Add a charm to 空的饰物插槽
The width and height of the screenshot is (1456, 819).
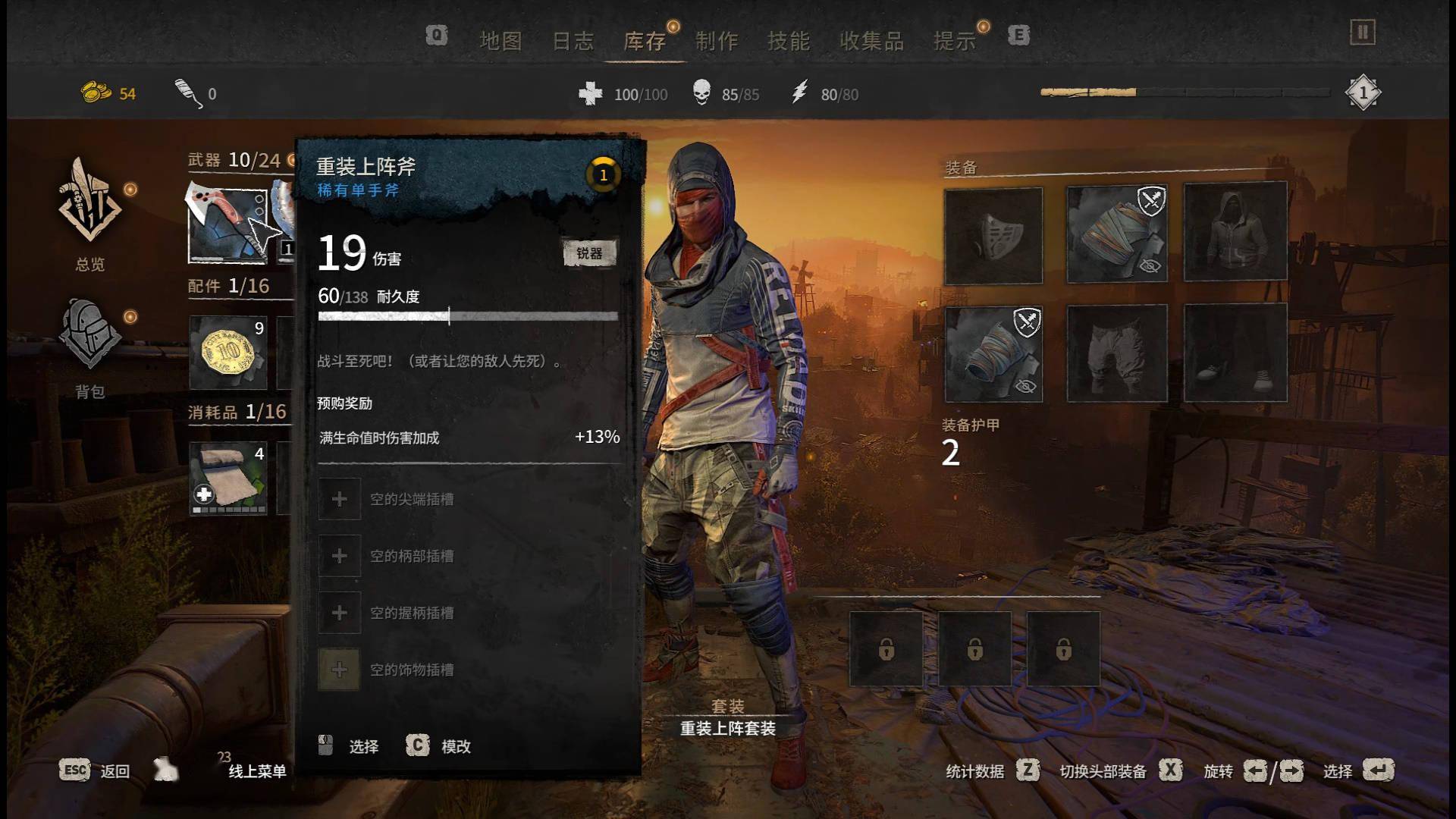[x=340, y=670]
